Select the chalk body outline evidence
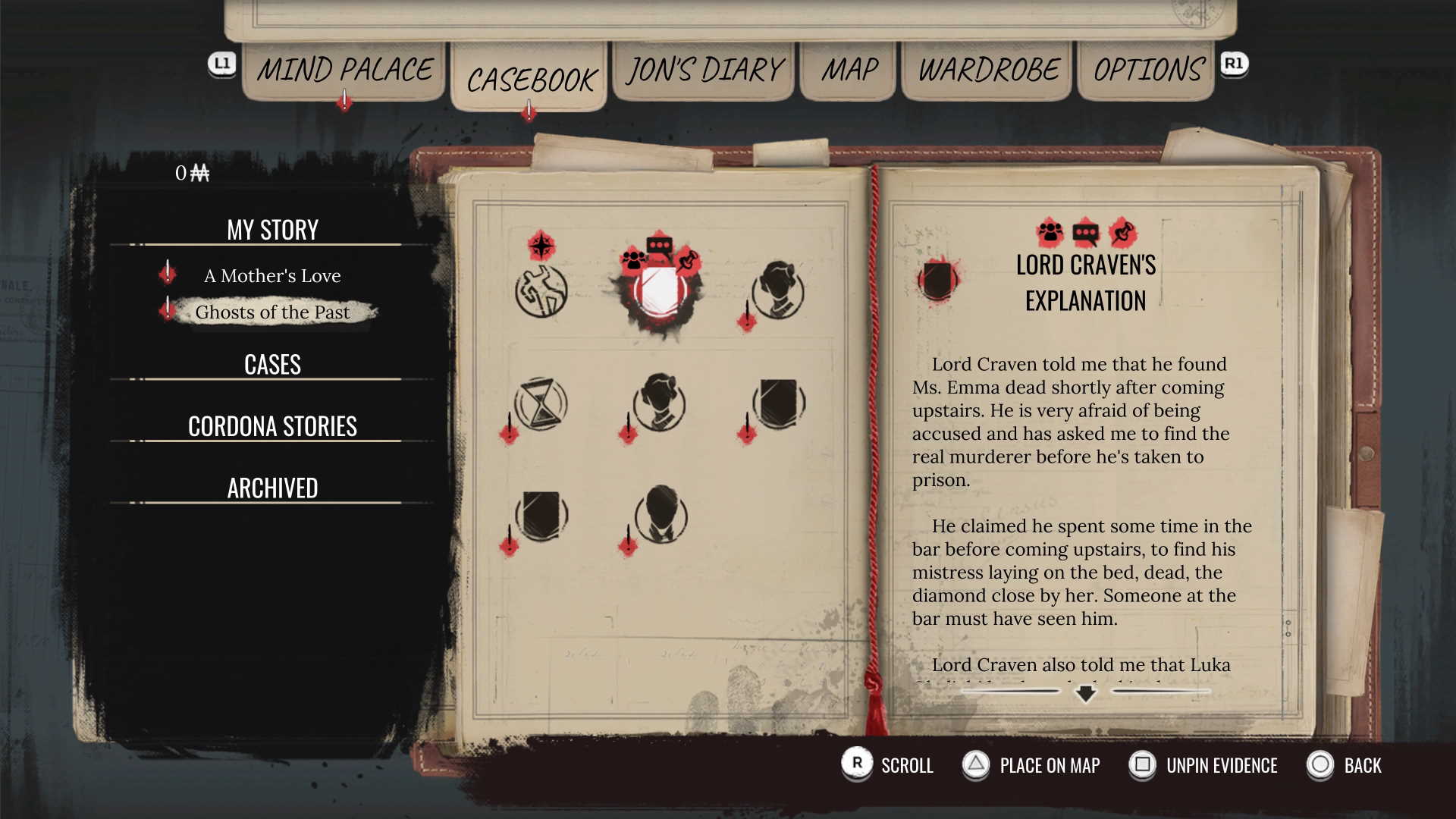This screenshot has height=819, width=1456. (x=541, y=291)
